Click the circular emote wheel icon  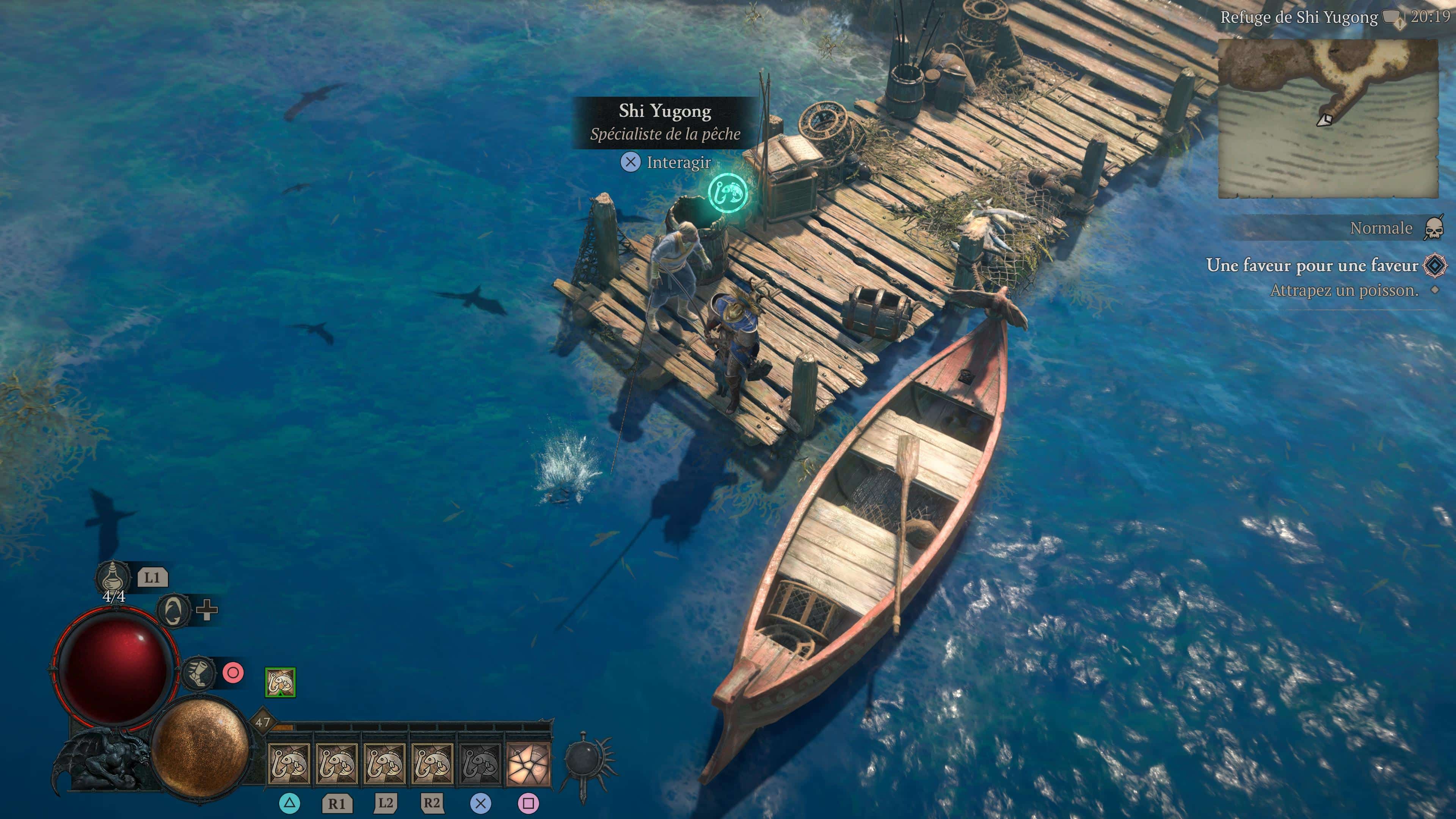point(174,610)
